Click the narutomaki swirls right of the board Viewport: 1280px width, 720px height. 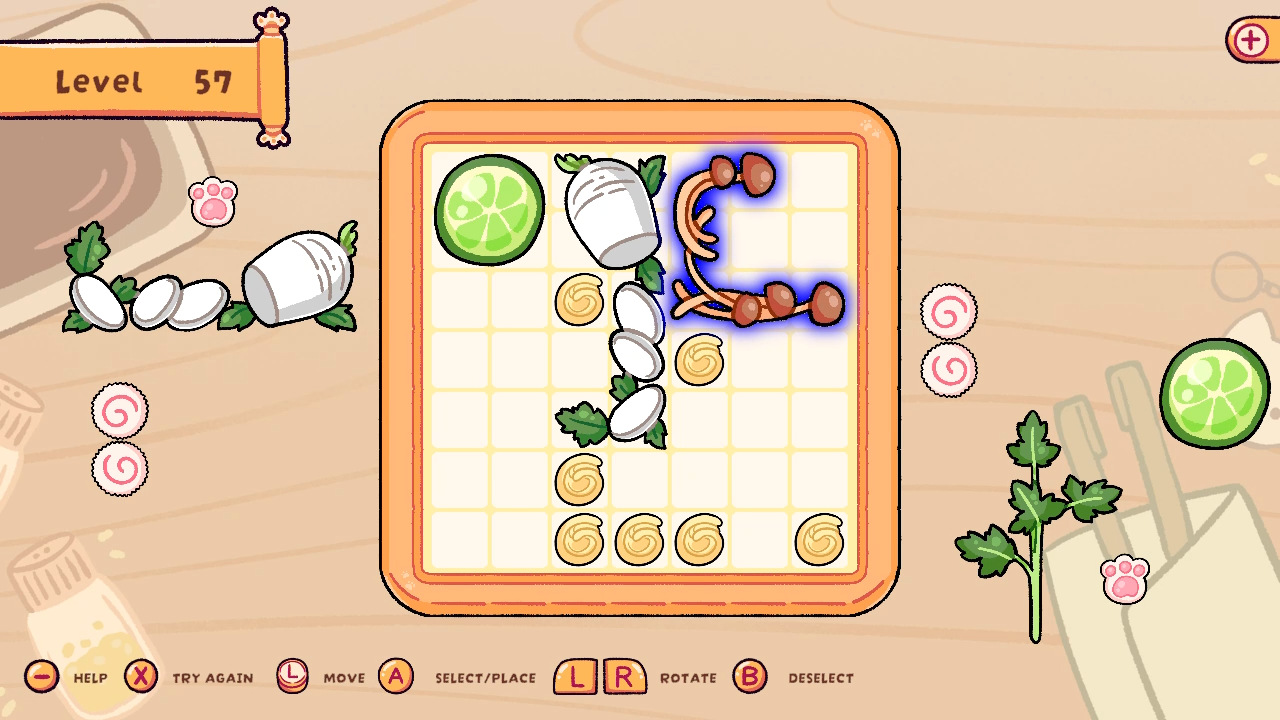pyautogui.click(x=947, y=340)
